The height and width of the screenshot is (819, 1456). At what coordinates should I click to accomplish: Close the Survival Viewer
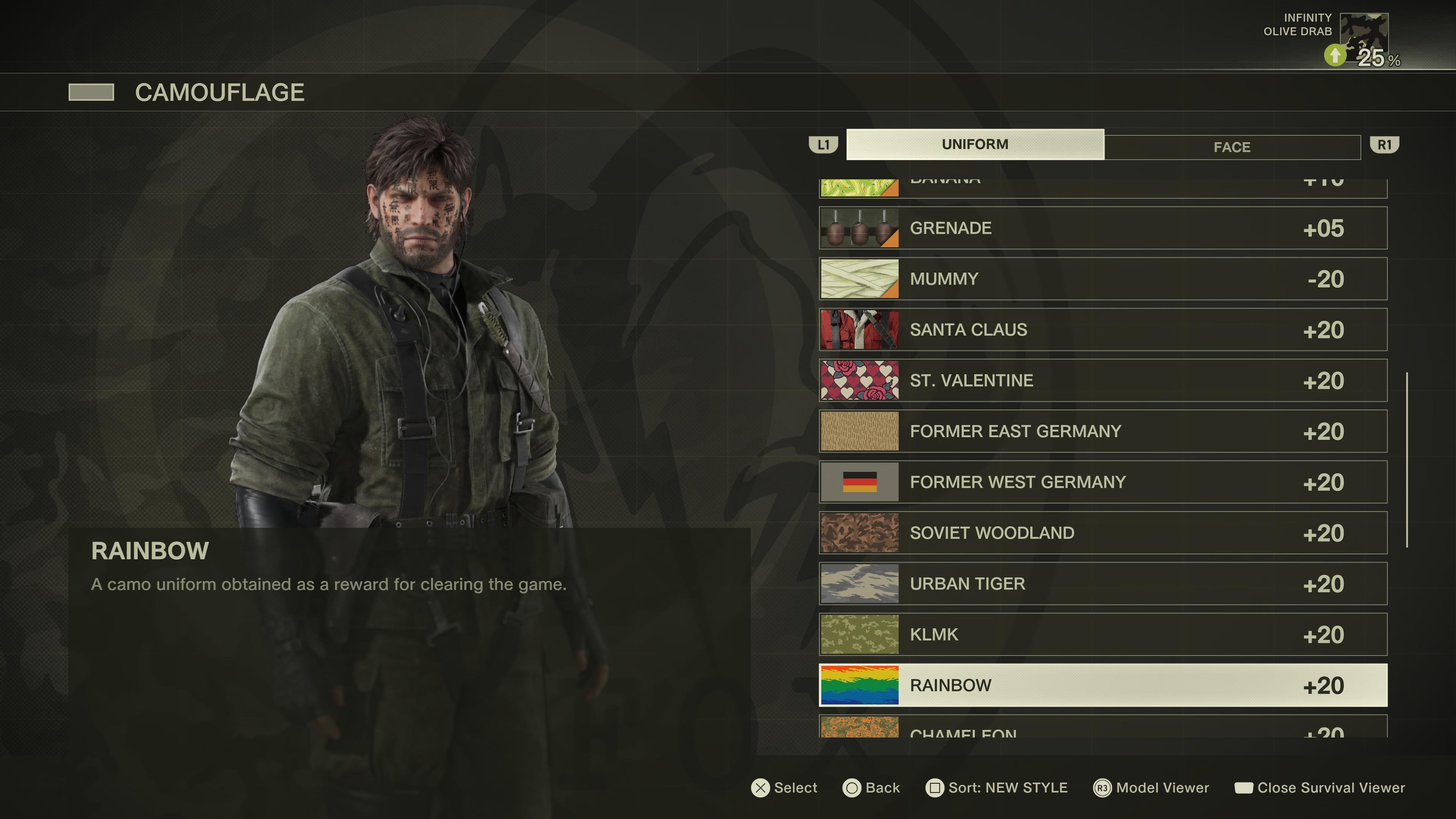[1320, 788]
